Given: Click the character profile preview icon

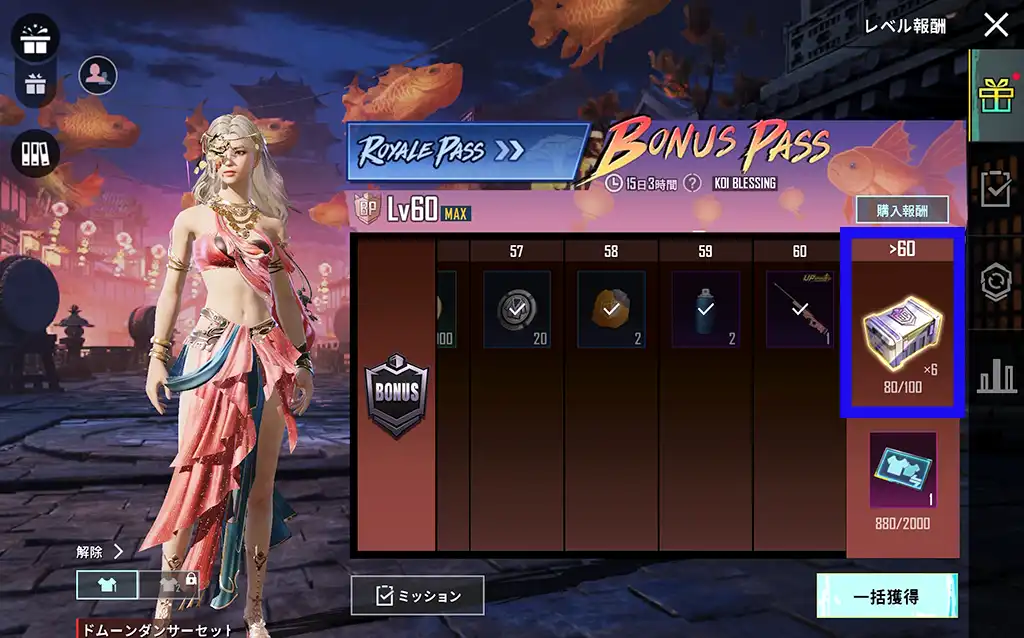Looking at the screenshot, I should tap(97, 75).
